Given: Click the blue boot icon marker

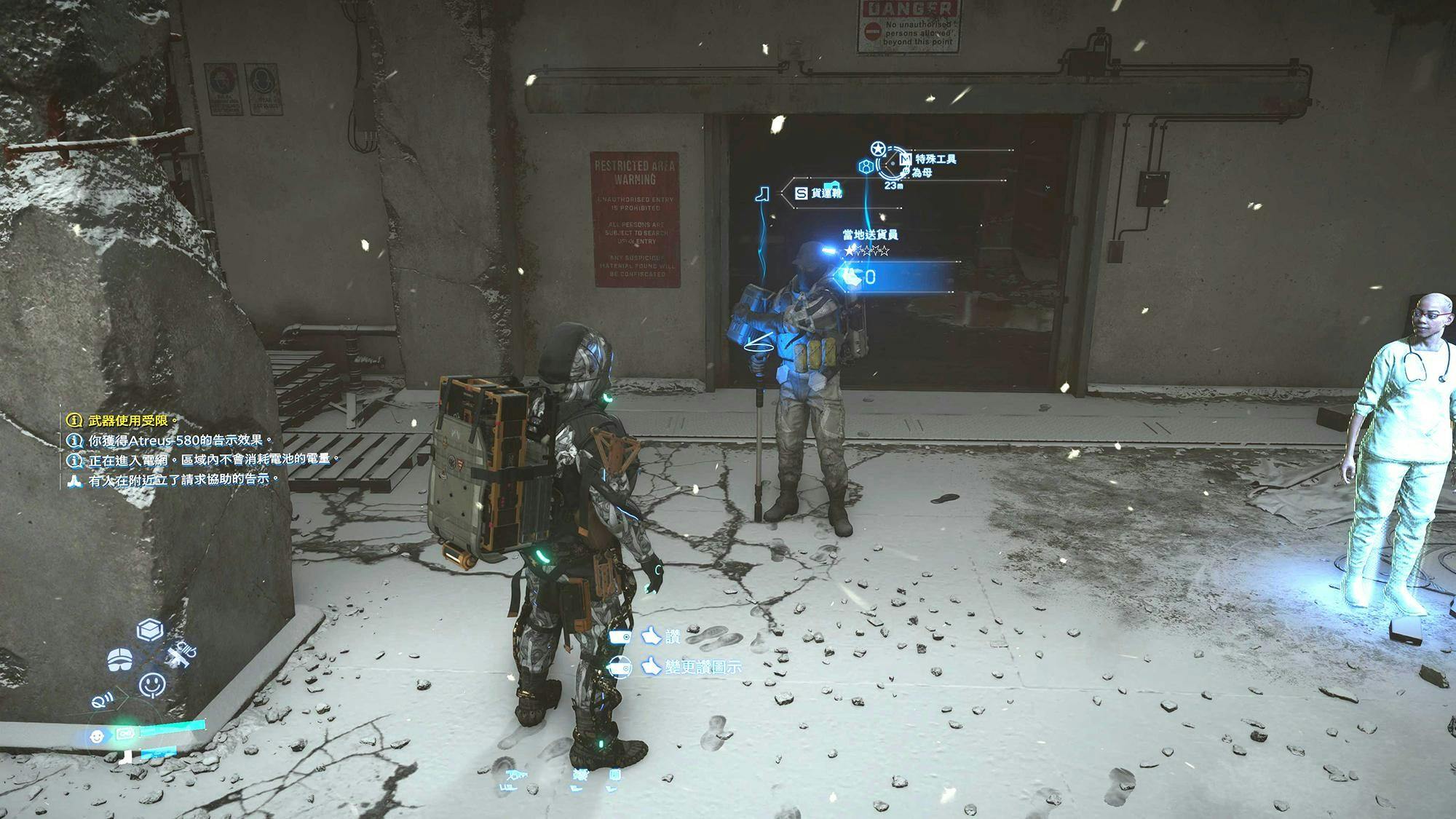Looking at the screenshot, I should [x=762, y=194].
